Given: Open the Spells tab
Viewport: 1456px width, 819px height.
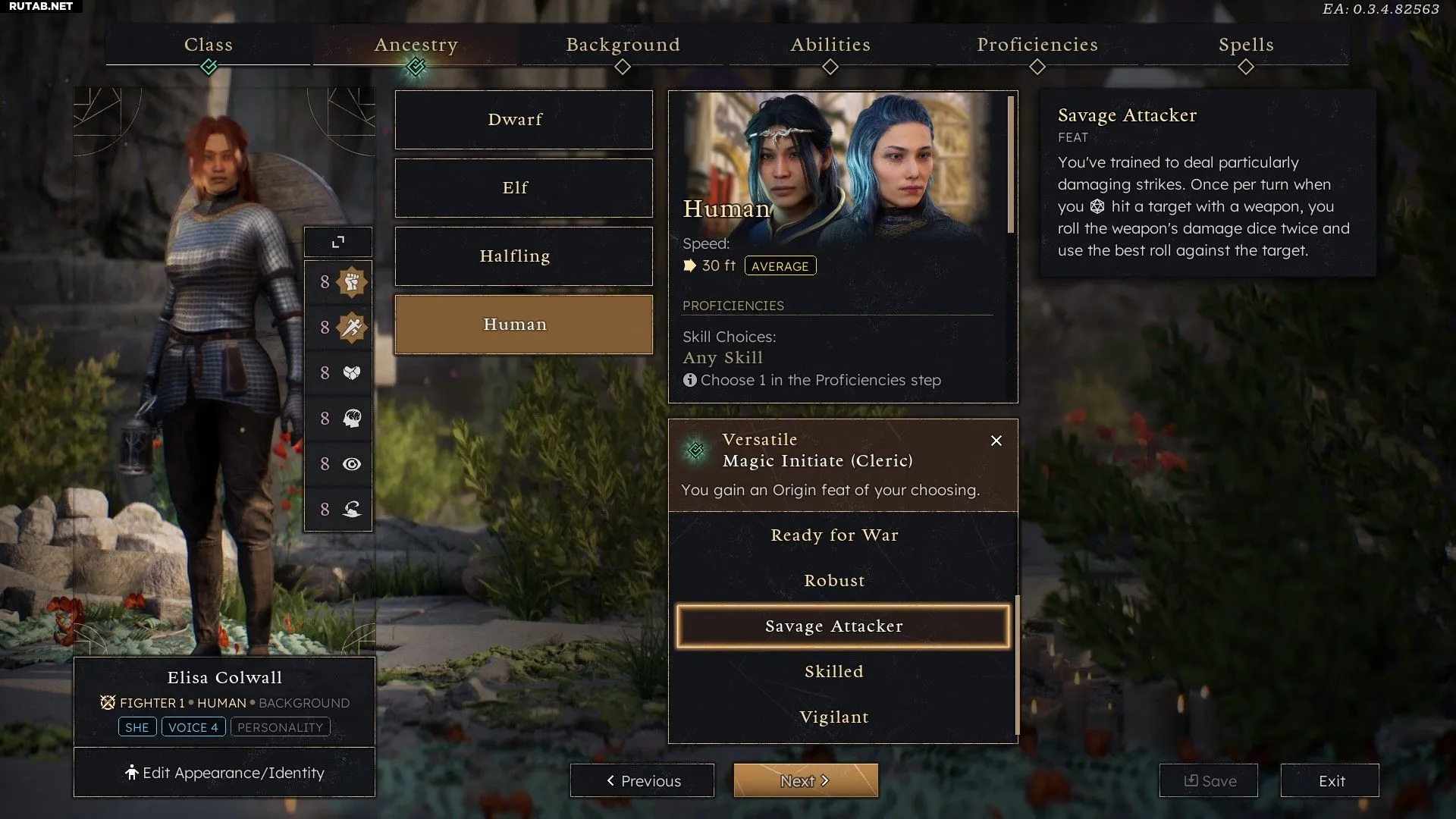Looking at the screenshot, I should (x=1245, y=45).
